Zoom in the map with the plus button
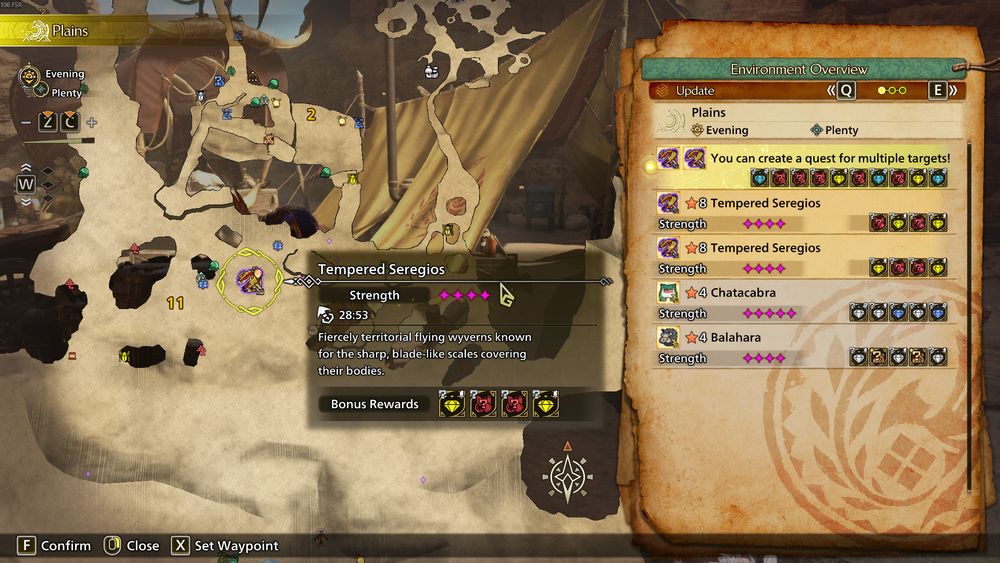 point(91,123)
